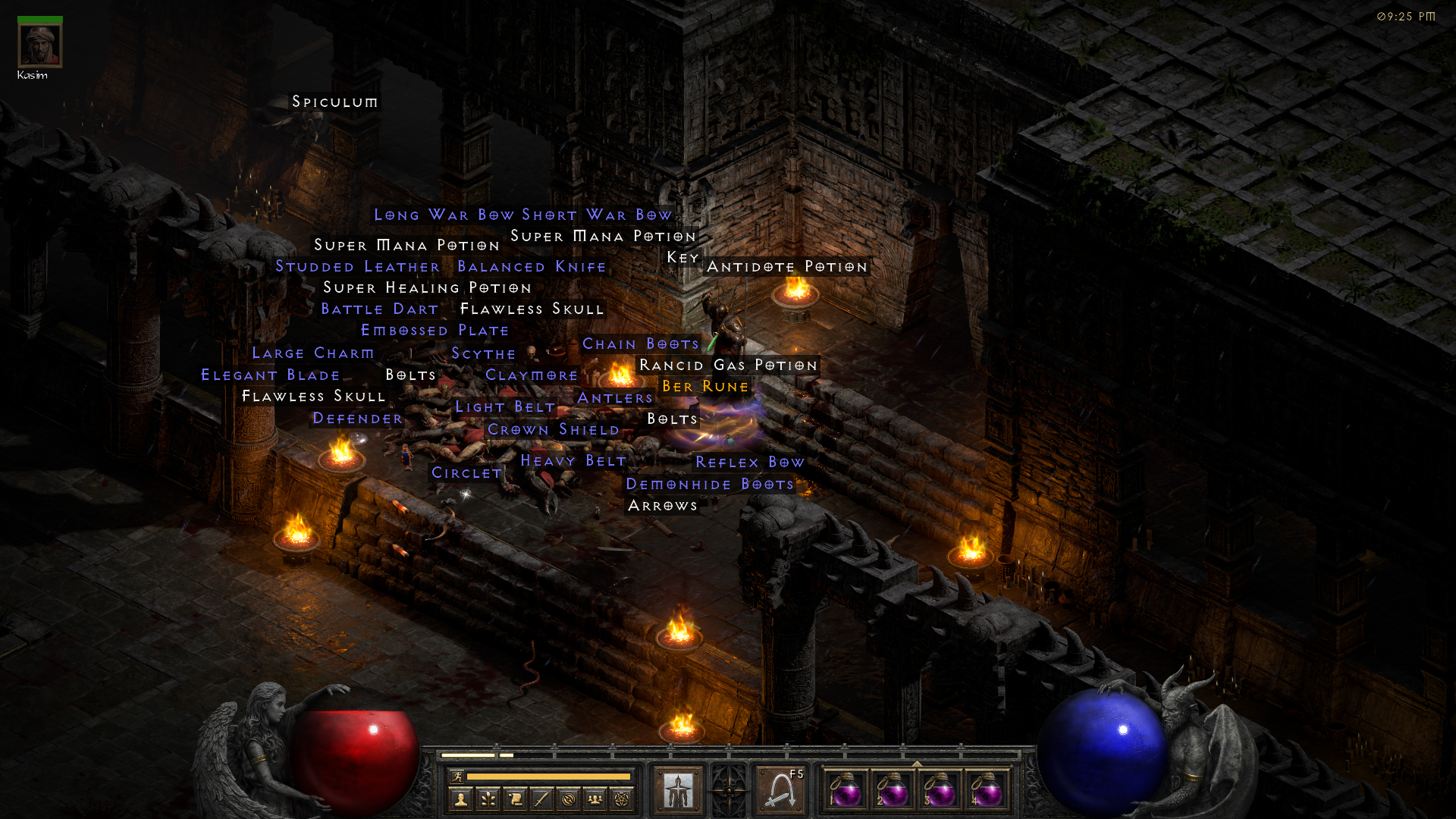
Task: Open the skill tree icon
Action: click(x=488, y=798)
